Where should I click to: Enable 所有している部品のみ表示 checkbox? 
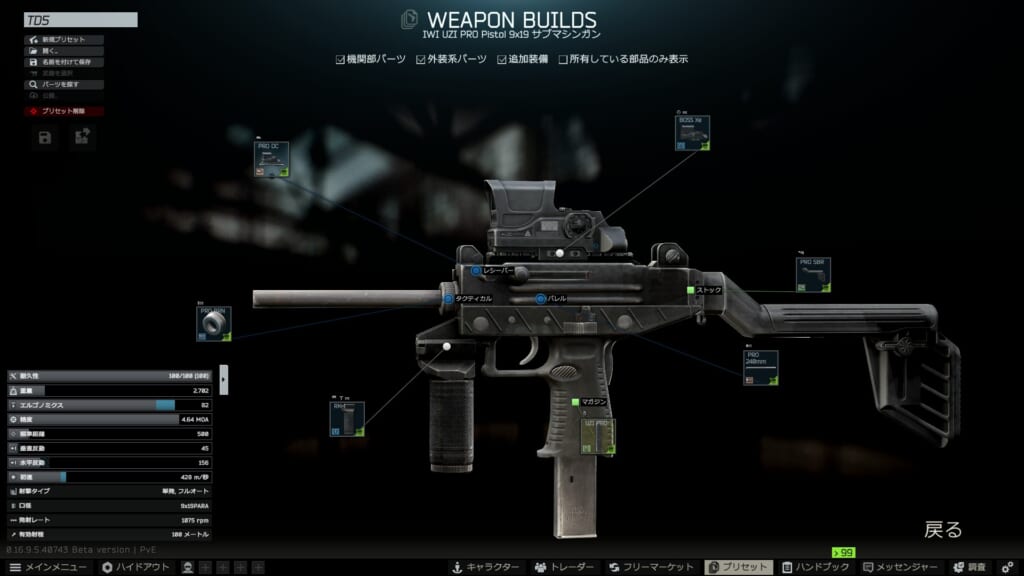coord(563,59)
